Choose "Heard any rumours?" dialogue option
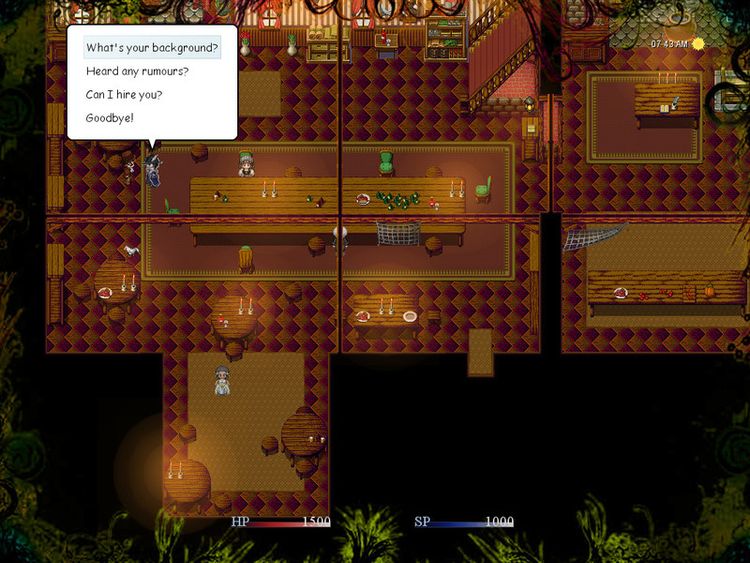Viewport: 750px width, 563px height. (137, 71)
